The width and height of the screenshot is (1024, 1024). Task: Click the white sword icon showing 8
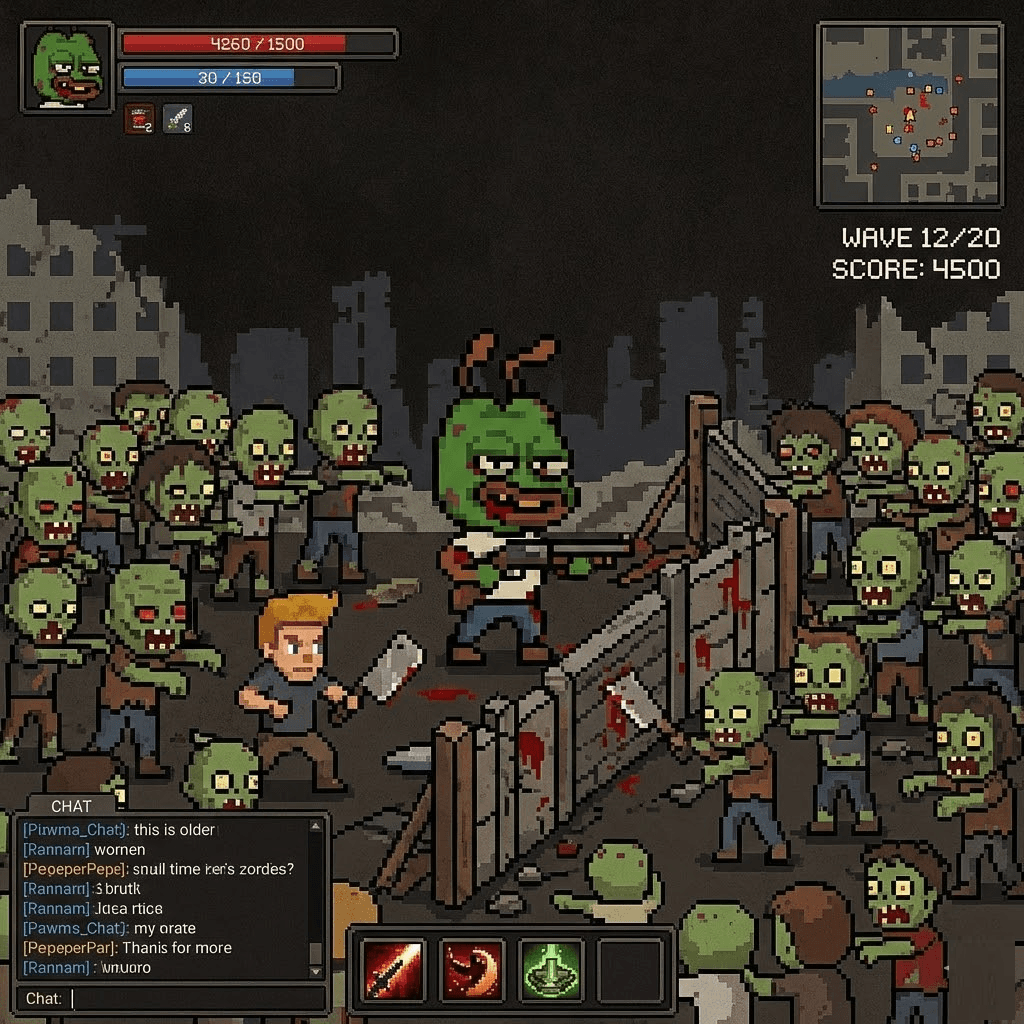point(177,120)
